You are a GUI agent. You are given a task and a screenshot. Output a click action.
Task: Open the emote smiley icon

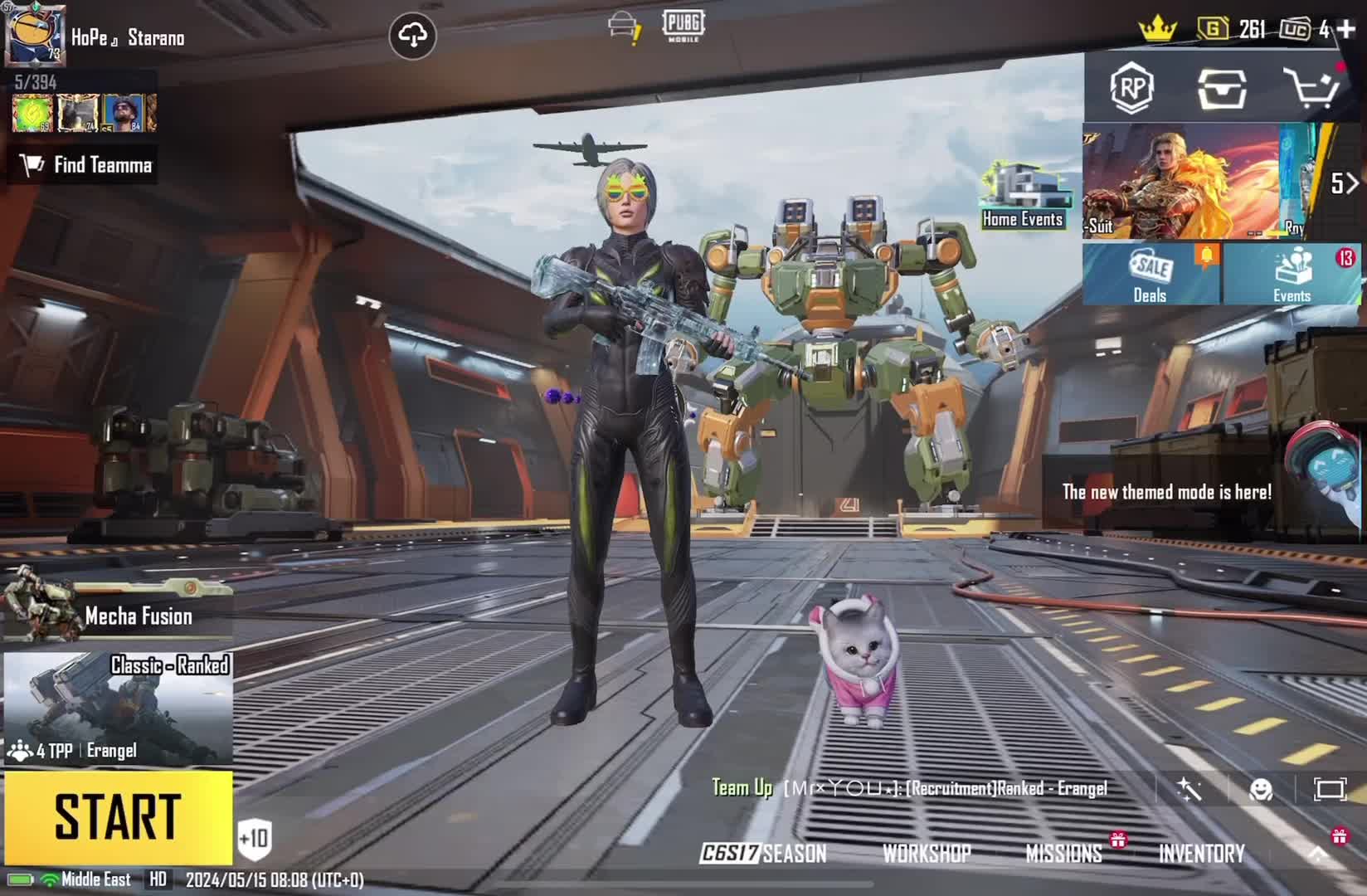pos(1261,789)
